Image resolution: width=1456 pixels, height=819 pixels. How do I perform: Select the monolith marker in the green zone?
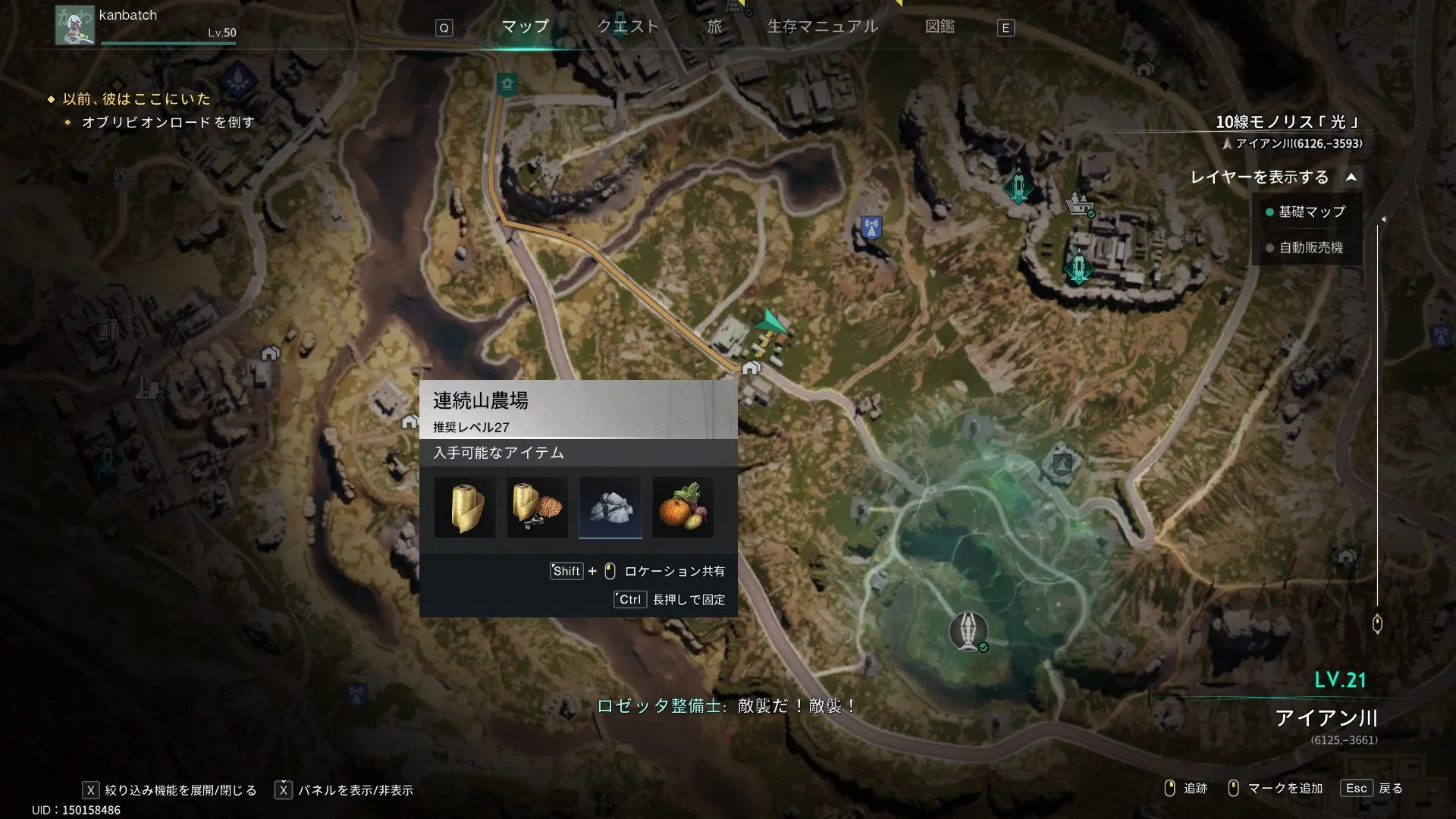968,631
